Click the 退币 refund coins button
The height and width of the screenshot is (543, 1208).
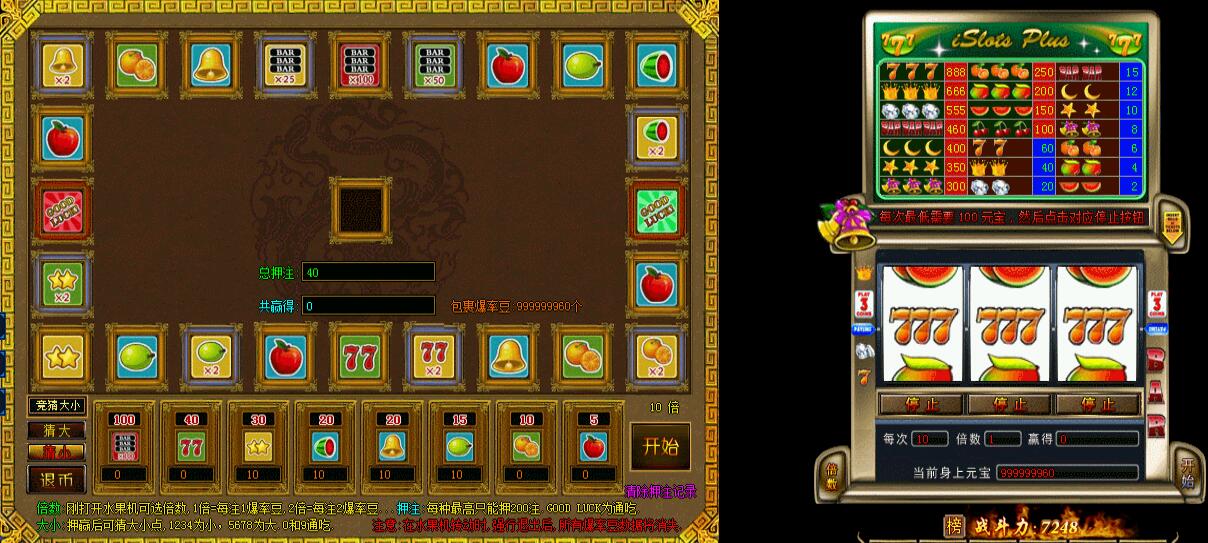tap(57, 478)
